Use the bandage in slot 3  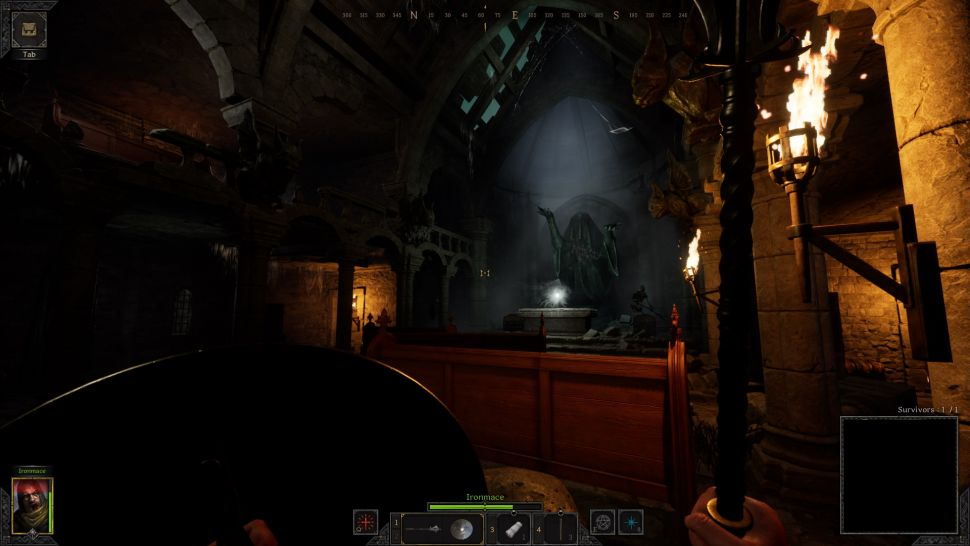pyautogui.click(x=511, y=528)
